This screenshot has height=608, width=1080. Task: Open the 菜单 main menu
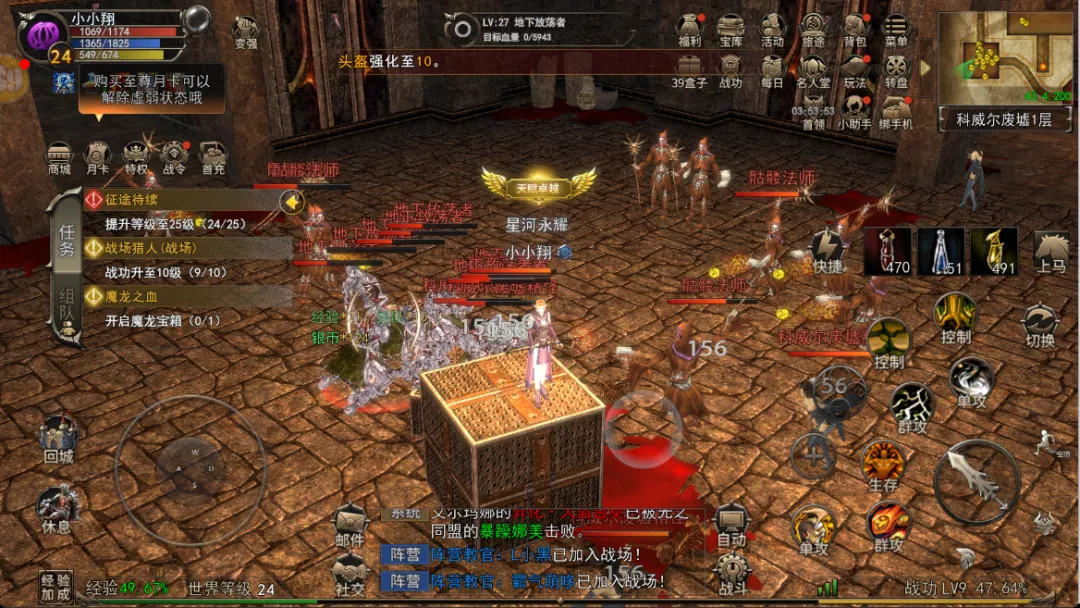pyautogui.click(x=896, y=29)
